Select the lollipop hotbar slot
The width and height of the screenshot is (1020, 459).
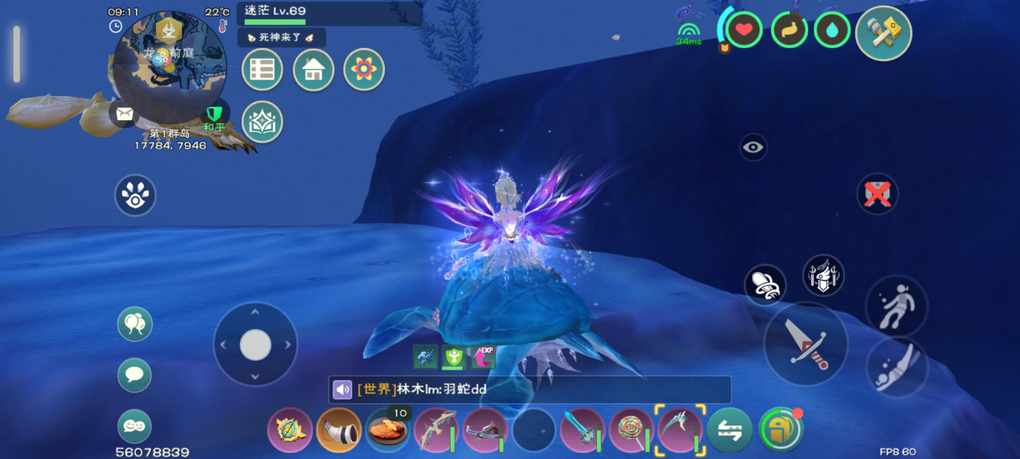coord(632,431)
